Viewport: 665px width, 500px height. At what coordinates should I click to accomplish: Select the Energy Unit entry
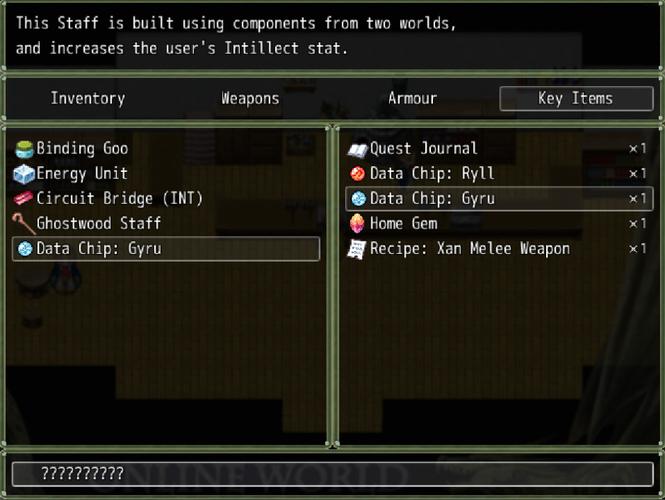tap(82, 174)
